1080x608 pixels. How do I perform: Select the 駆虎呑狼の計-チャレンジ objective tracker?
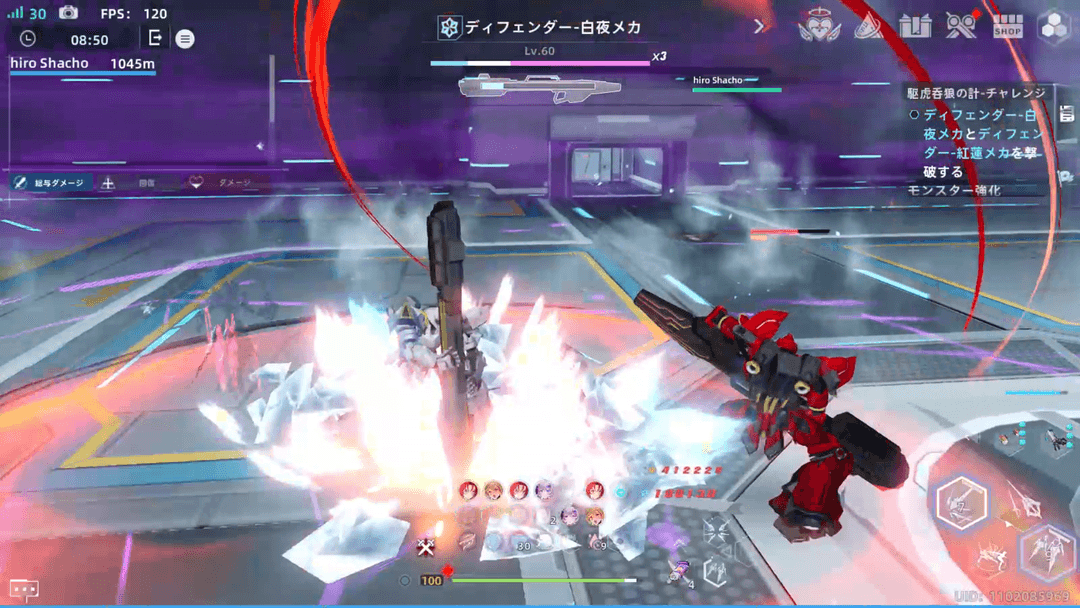click(x=976, y=93)
